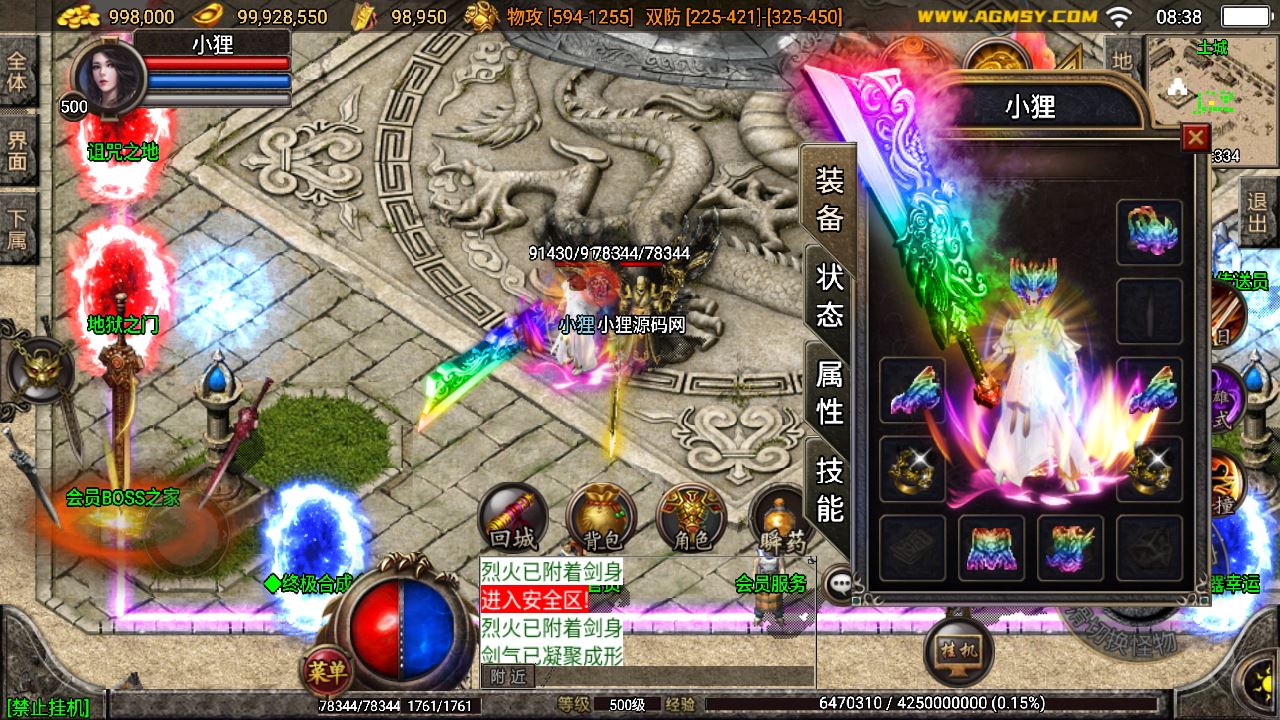The width and height of the screenshot is (1280, 720).
Task: Open the chat speech bubble button
Action: [840, 585]
